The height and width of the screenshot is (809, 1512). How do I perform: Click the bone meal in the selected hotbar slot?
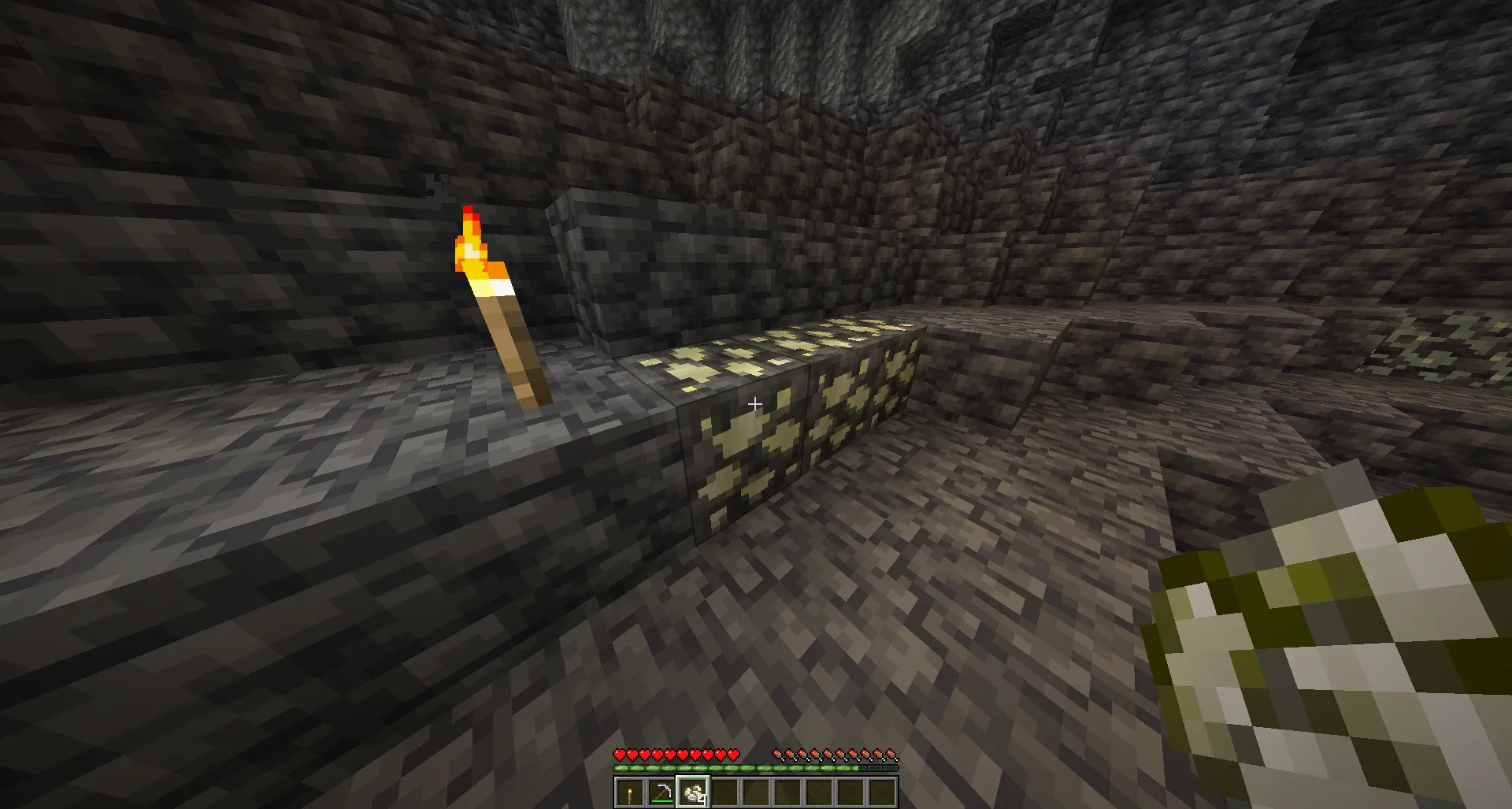[x=695, y=792]
